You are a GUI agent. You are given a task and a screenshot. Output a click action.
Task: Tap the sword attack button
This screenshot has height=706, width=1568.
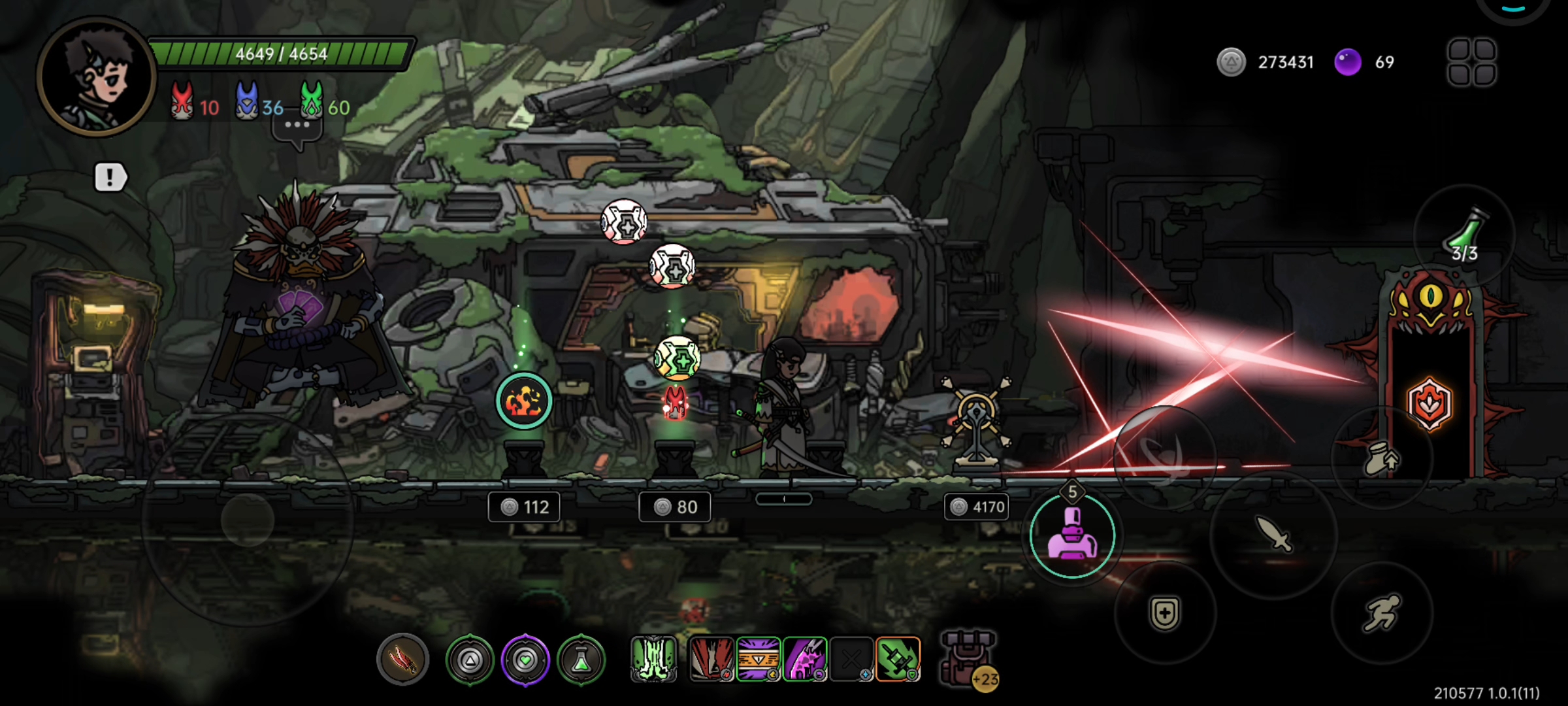pyautogui.click(x=1273, y=534)
